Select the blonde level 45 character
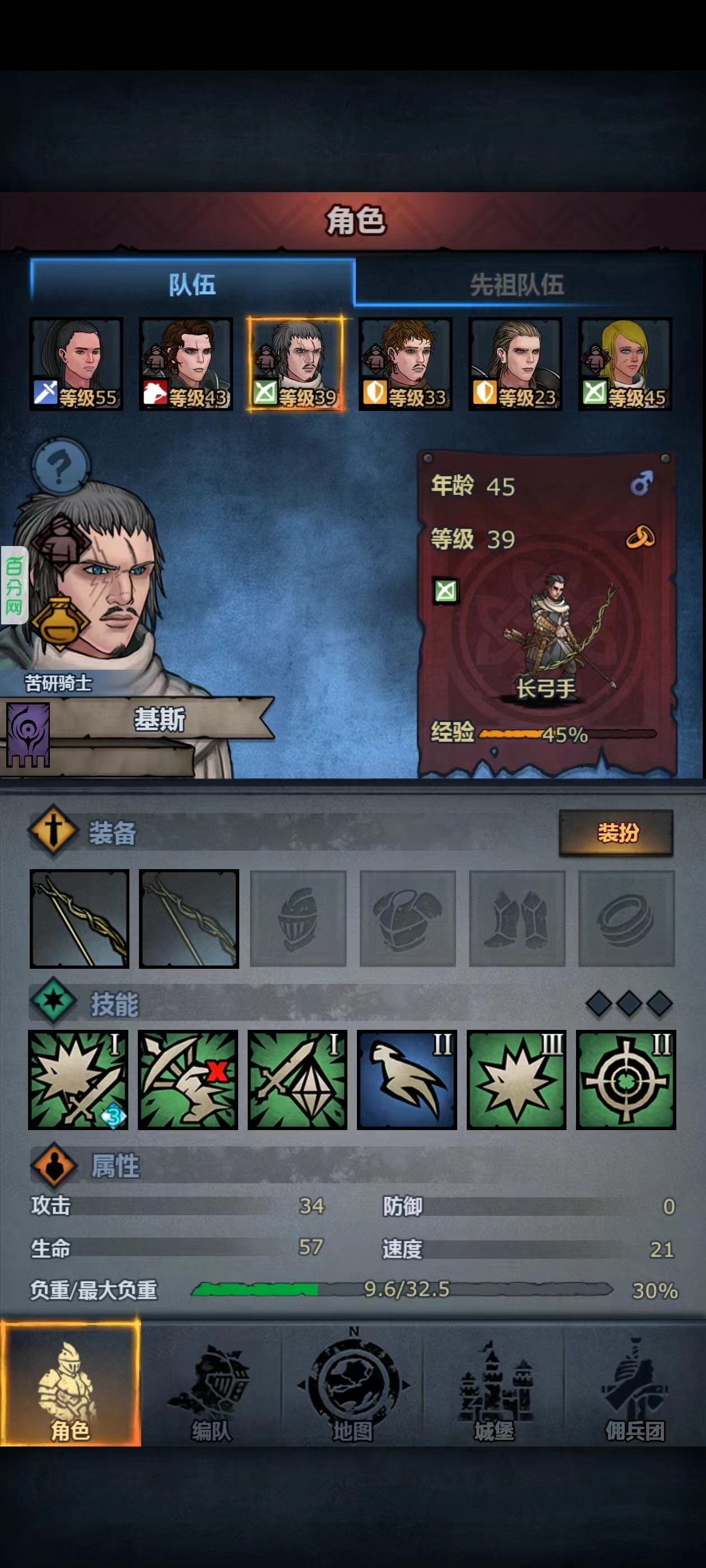The height and width of the screenshot is (1568, 706). coord(625,363)
